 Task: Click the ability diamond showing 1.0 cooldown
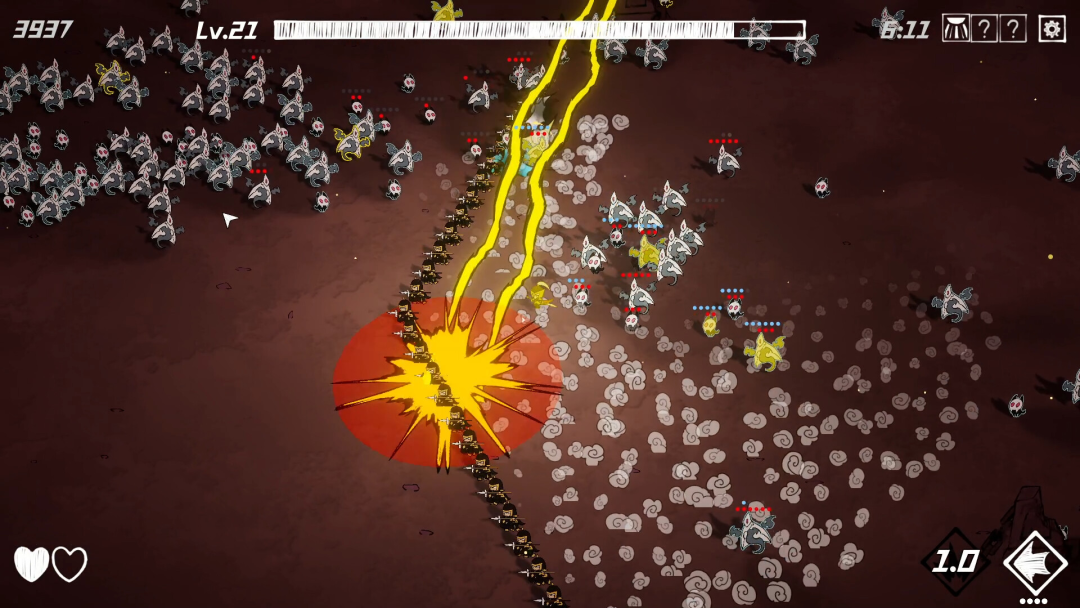pos(955,562)
